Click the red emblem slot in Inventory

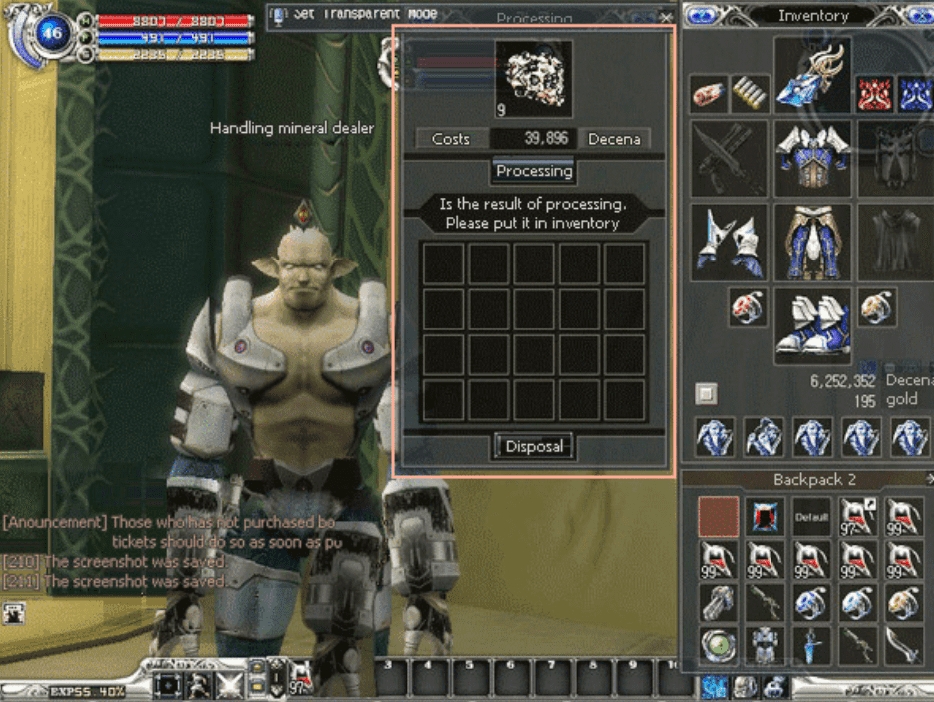click(x=874, y=94)
